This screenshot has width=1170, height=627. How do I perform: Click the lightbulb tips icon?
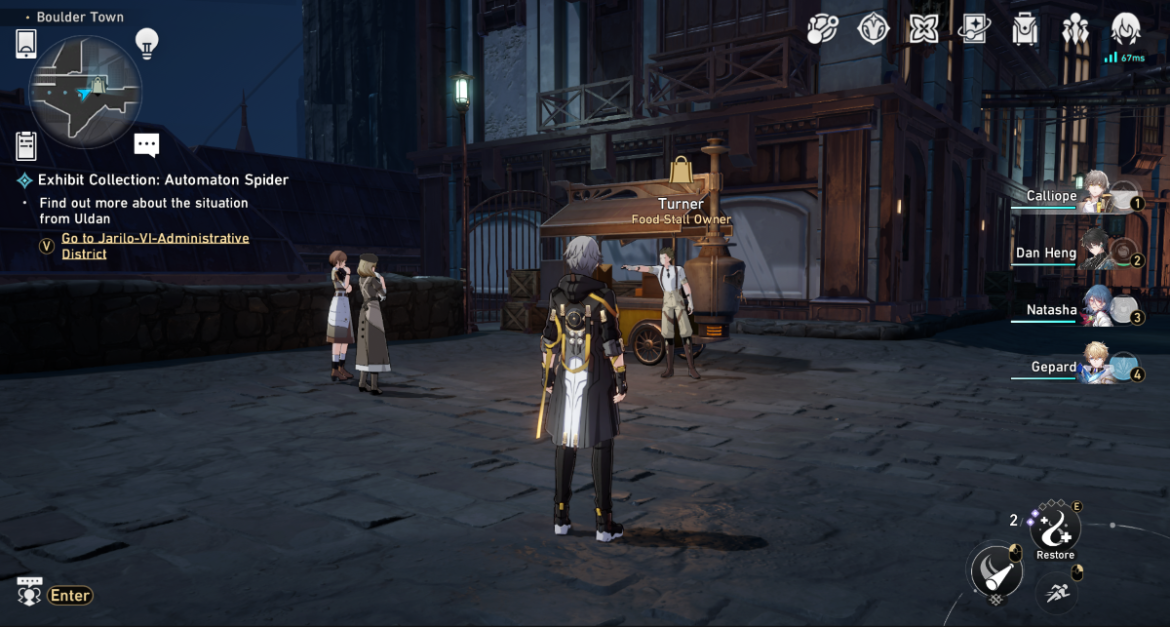coord(147,42)
